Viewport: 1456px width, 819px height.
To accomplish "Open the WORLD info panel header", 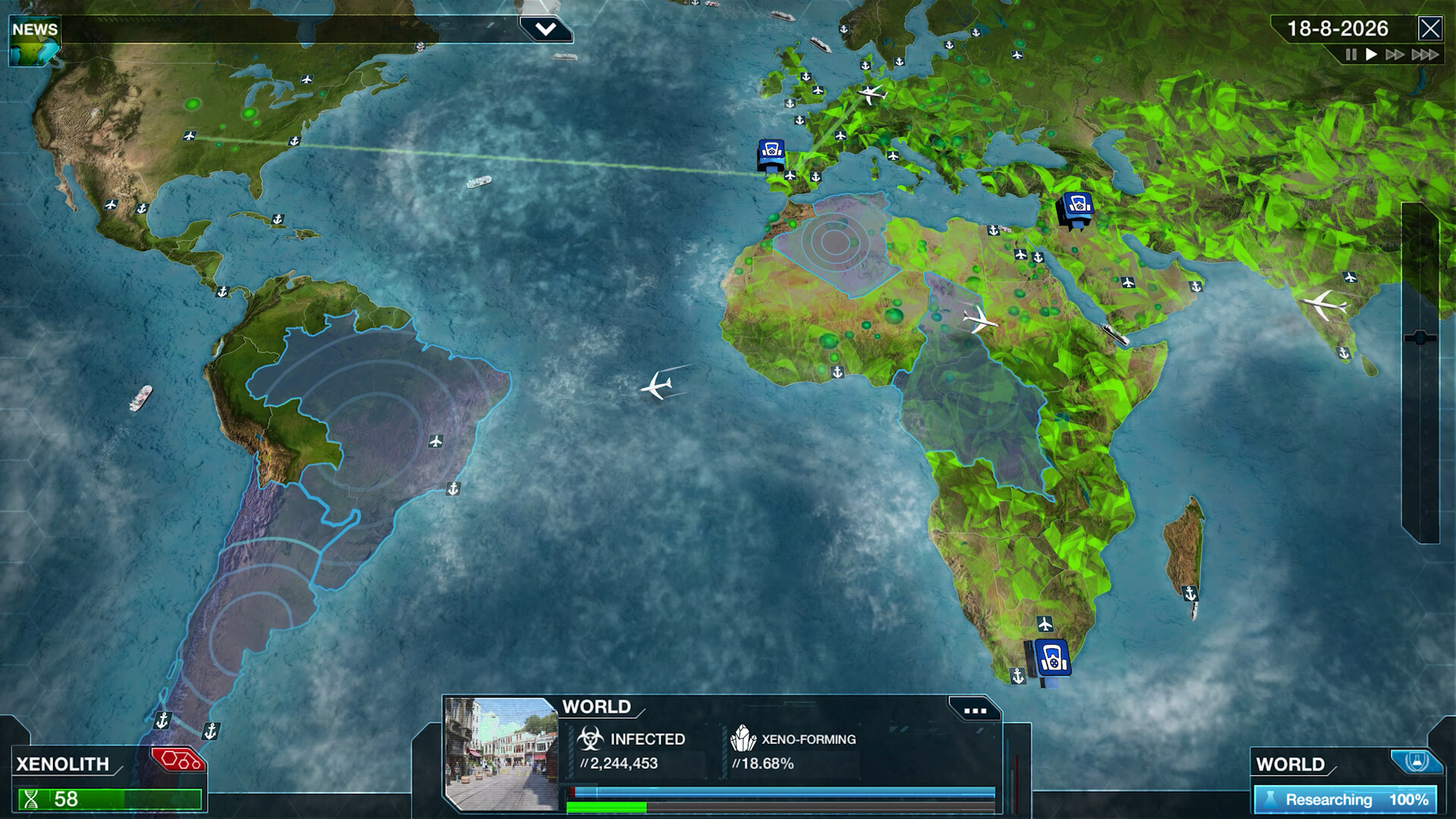I will [596, 707].
